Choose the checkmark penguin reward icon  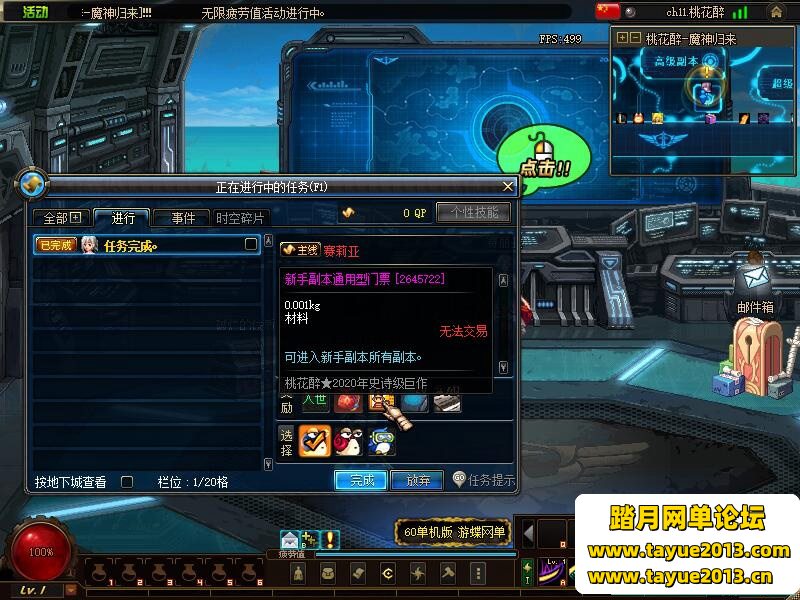pyautogui.click(x=314, y=440)
